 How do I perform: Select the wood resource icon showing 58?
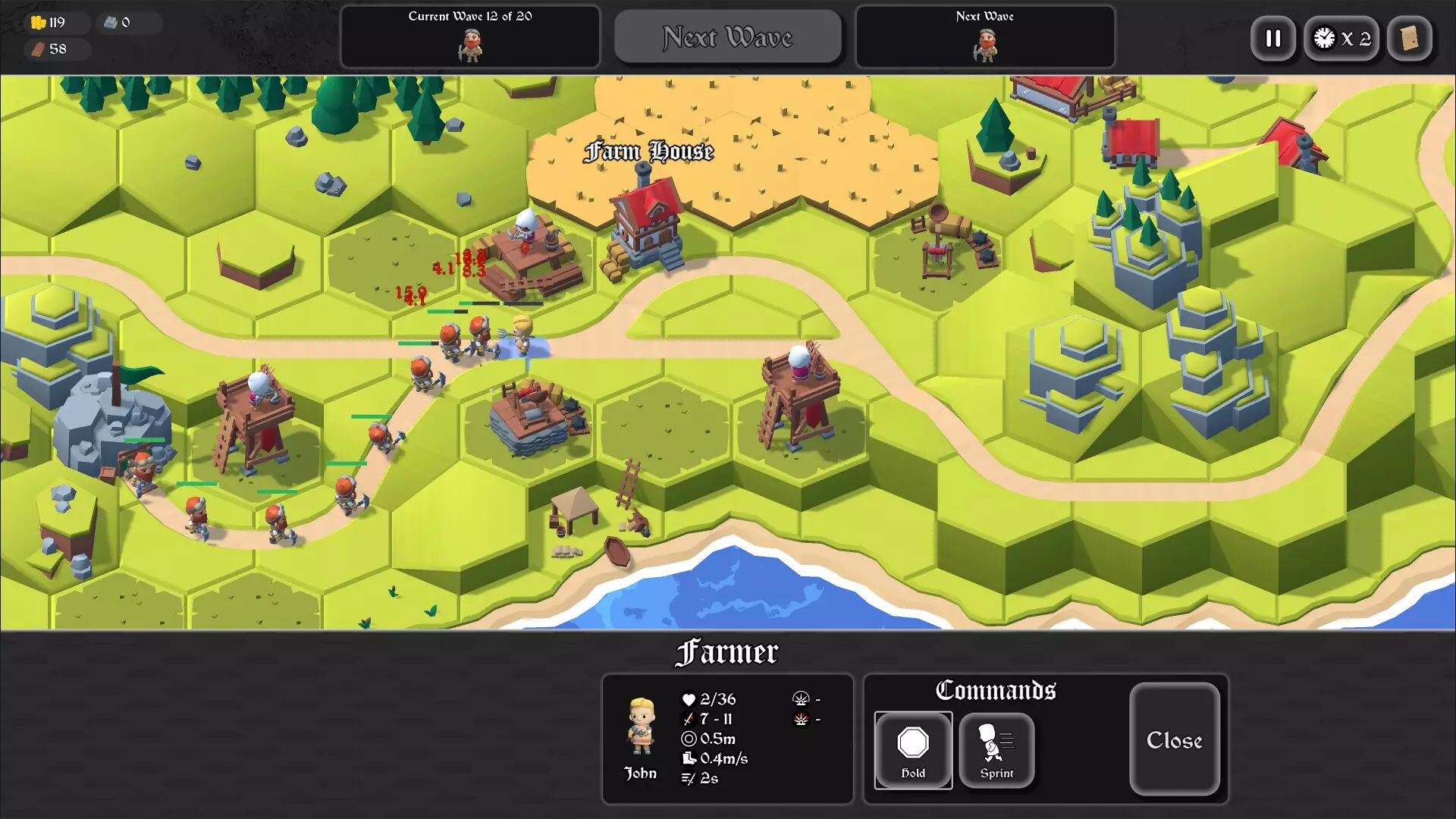pos(36,49)
